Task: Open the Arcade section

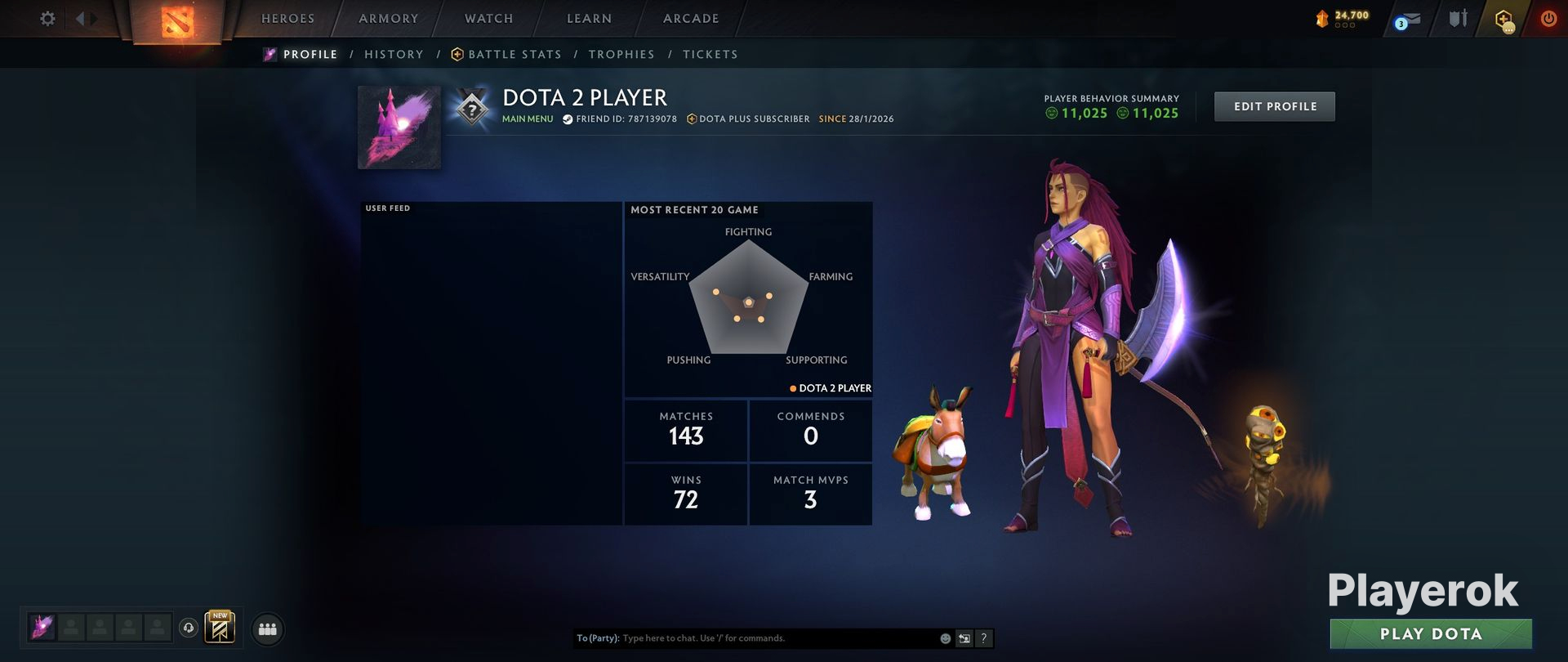Action: [691, 19]
